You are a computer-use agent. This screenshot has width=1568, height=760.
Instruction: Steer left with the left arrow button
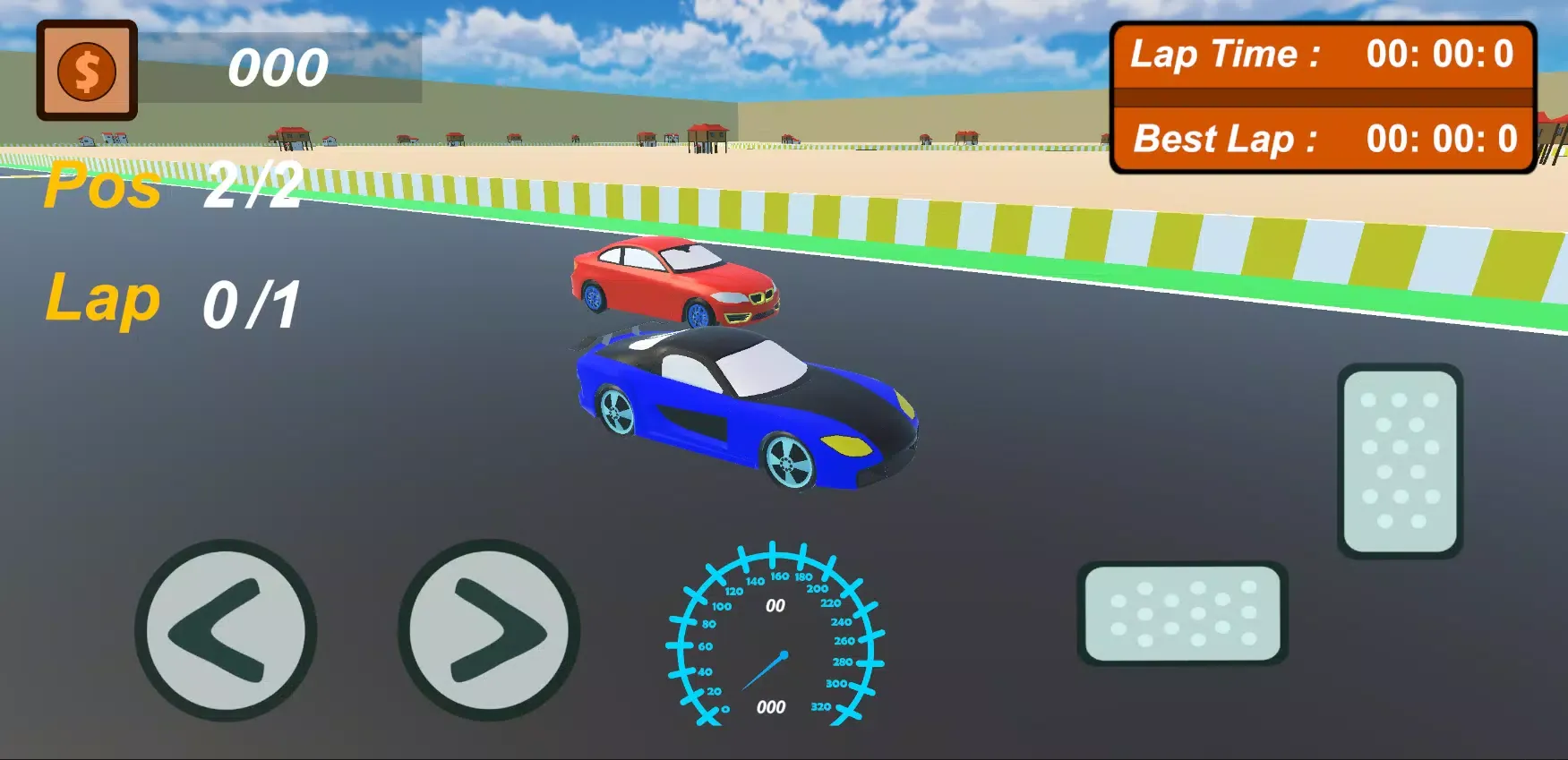click(226, 630)
